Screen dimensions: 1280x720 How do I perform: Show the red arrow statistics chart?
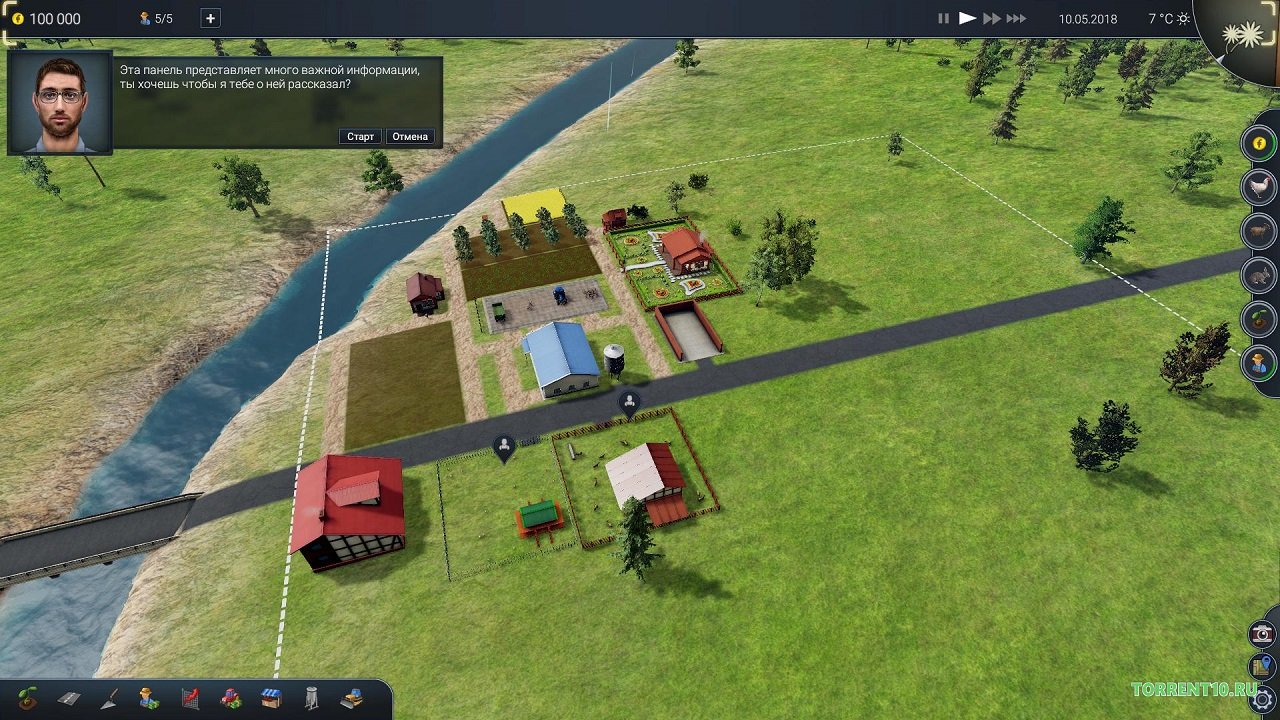(190, 698)
